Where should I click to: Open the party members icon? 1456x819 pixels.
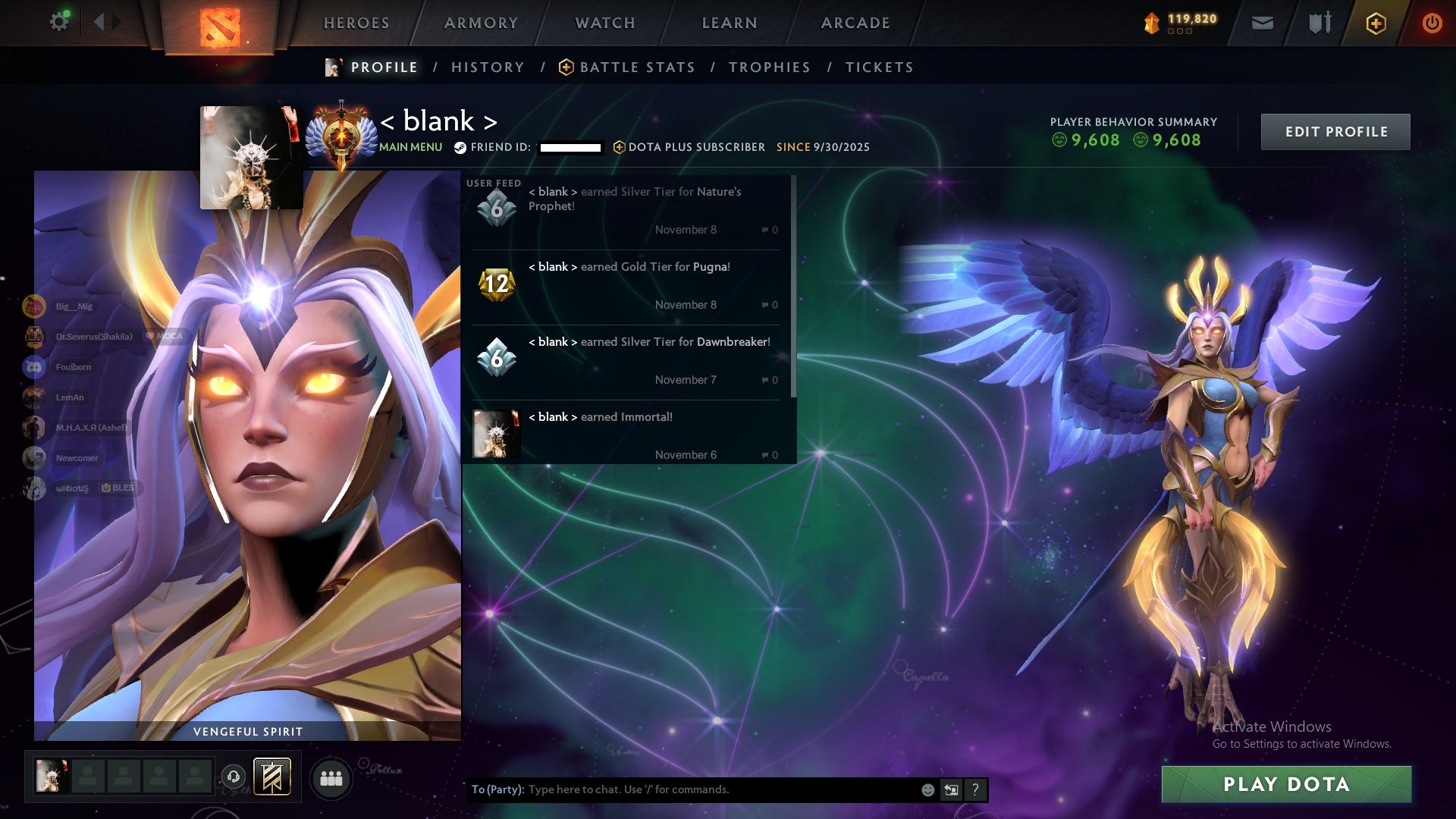331,777
